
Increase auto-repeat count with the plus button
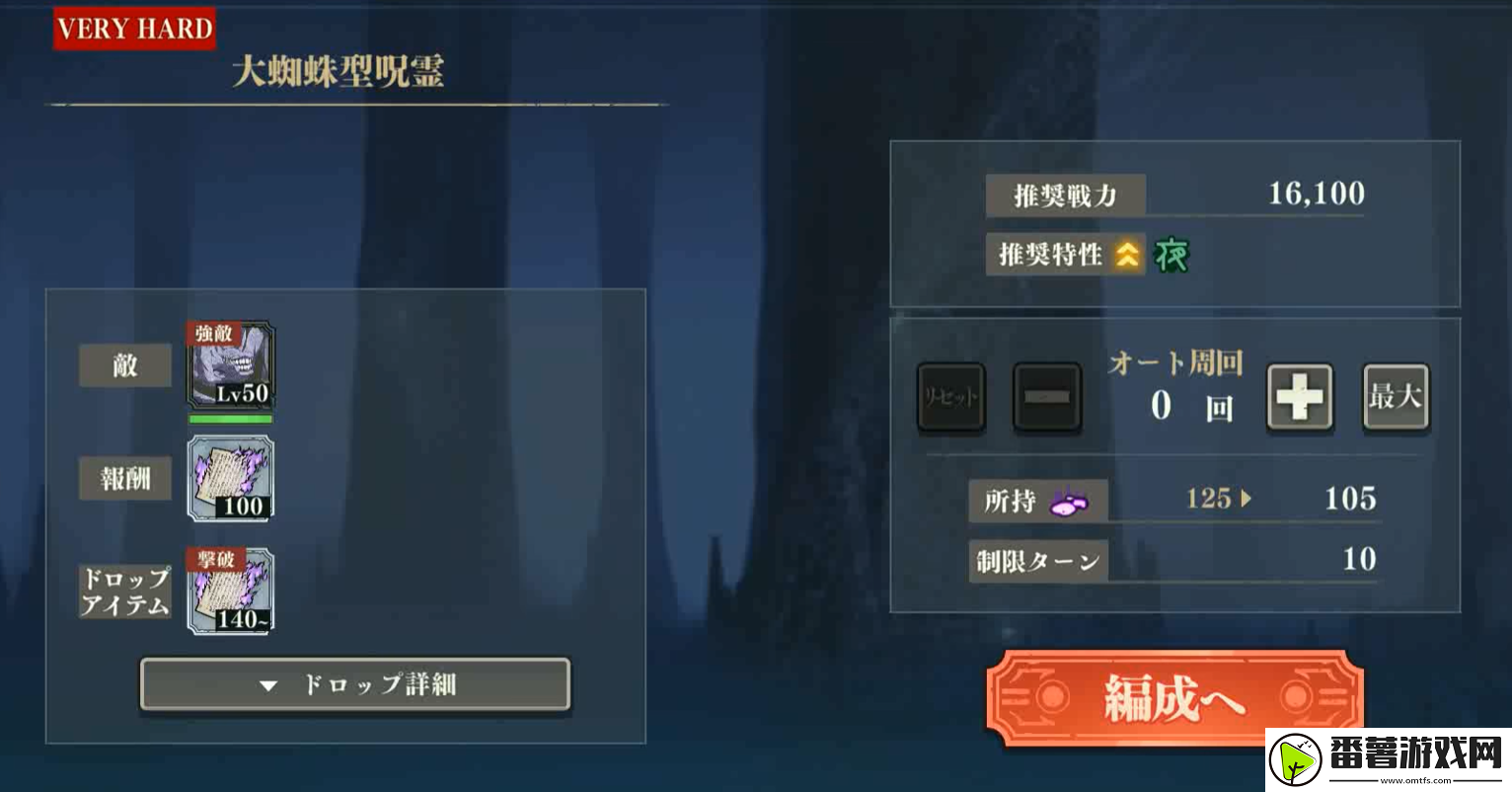1300,397
